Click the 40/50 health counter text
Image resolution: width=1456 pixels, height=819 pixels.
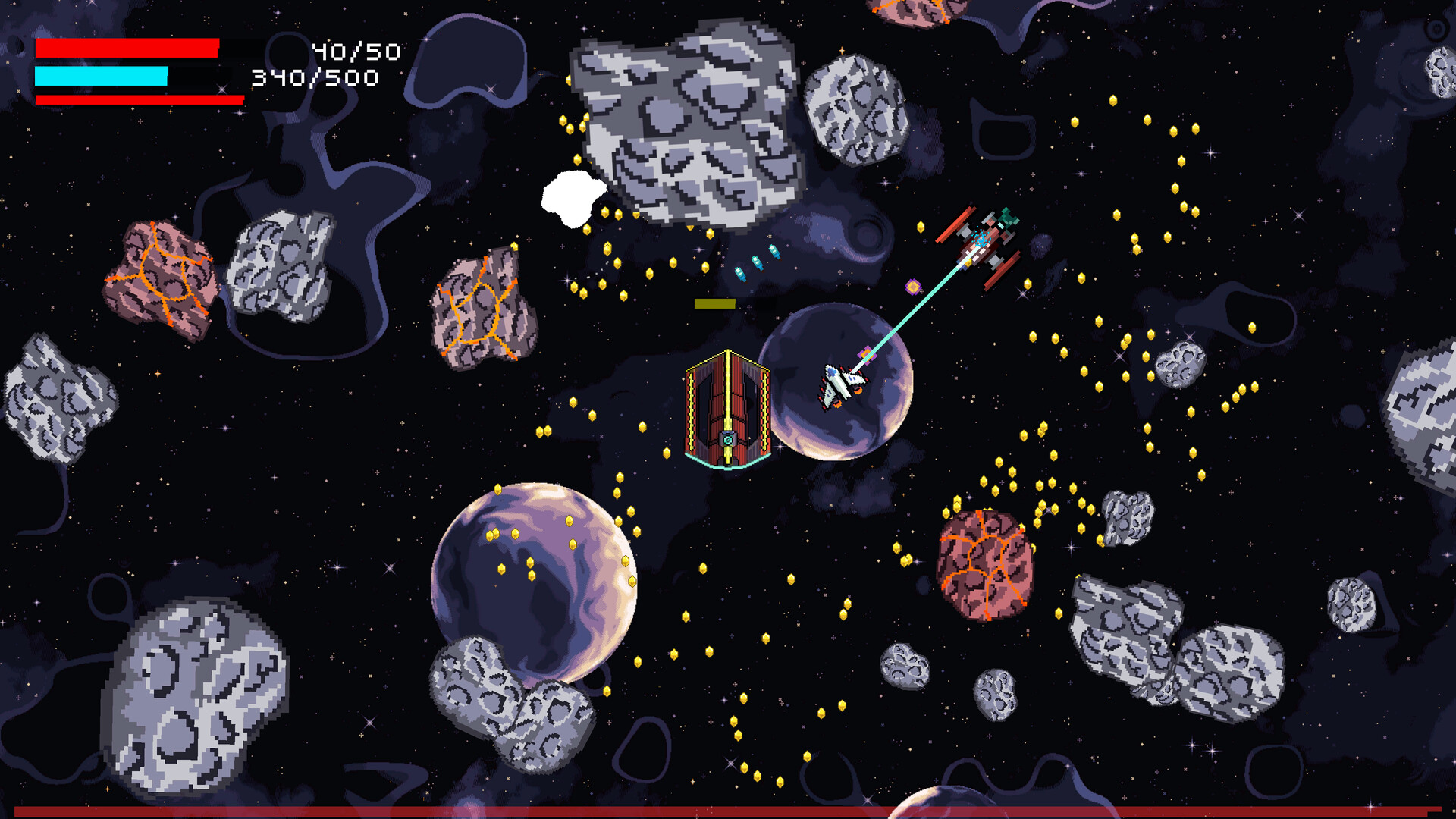(356, 52)
